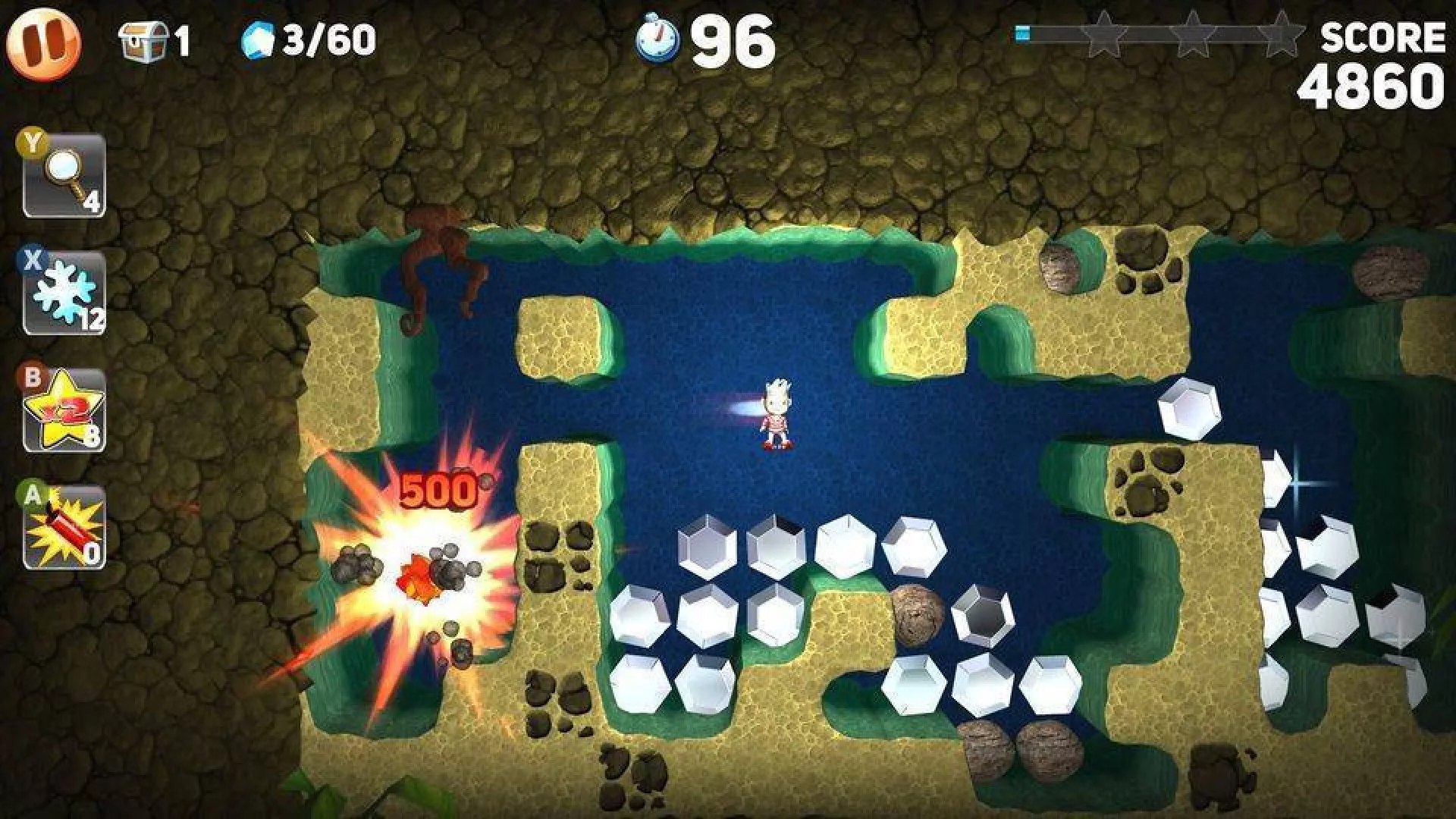Select the dynamite power-up slot

tap(64, 528)
